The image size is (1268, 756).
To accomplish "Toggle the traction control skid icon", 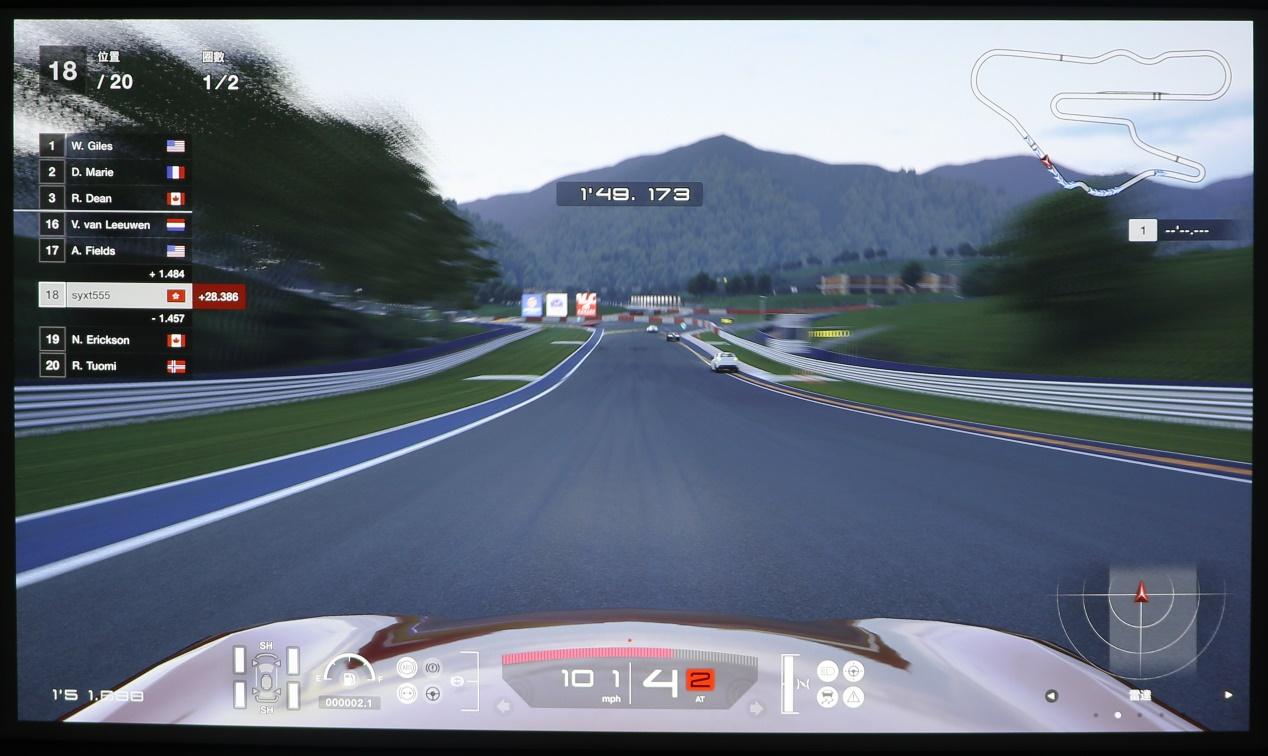I will (827, 697).
